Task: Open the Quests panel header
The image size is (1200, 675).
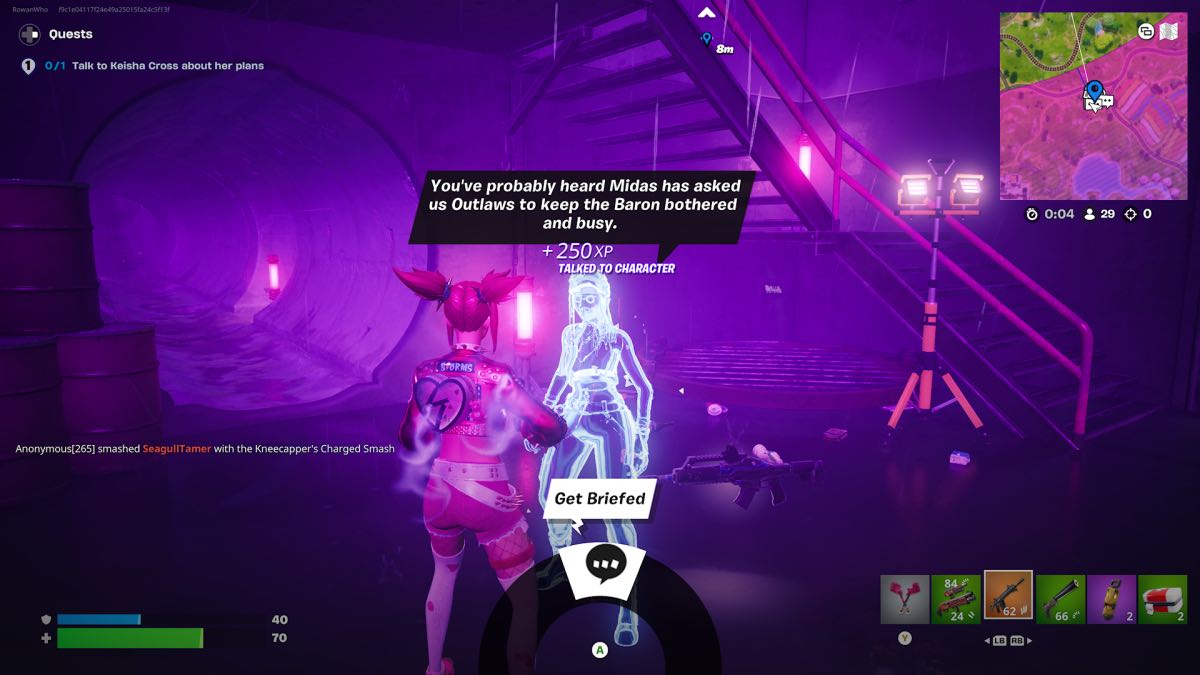Action: pyautogui.click(x=70, y=34)
